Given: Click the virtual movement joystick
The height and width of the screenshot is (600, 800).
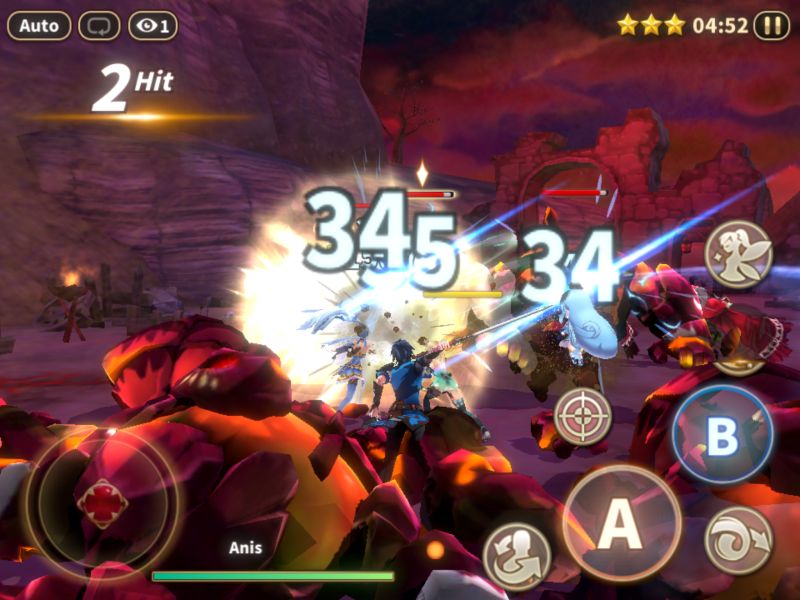Looking at the screenshot, I should 102,503.
